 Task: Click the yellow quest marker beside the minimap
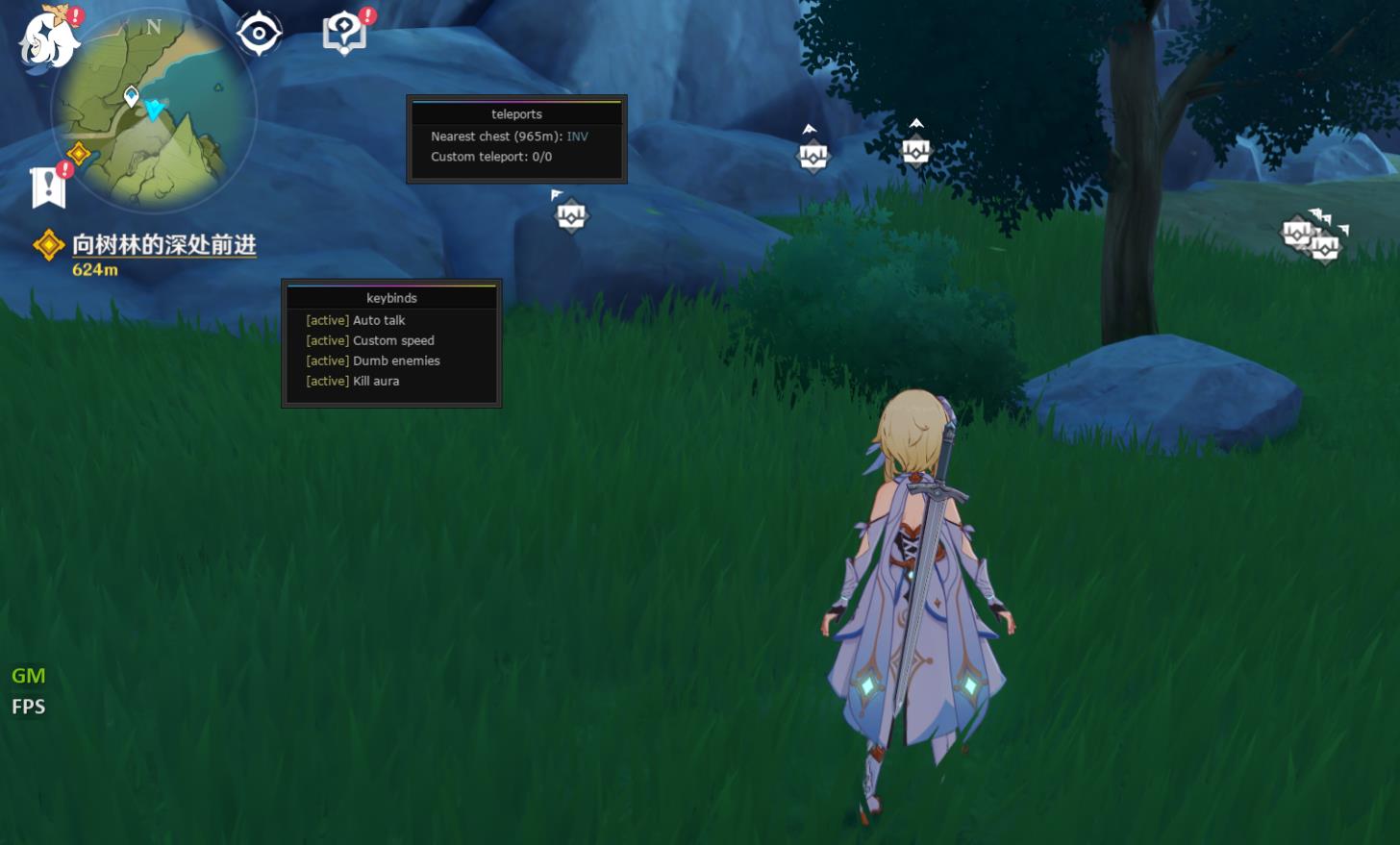(79, 153)
